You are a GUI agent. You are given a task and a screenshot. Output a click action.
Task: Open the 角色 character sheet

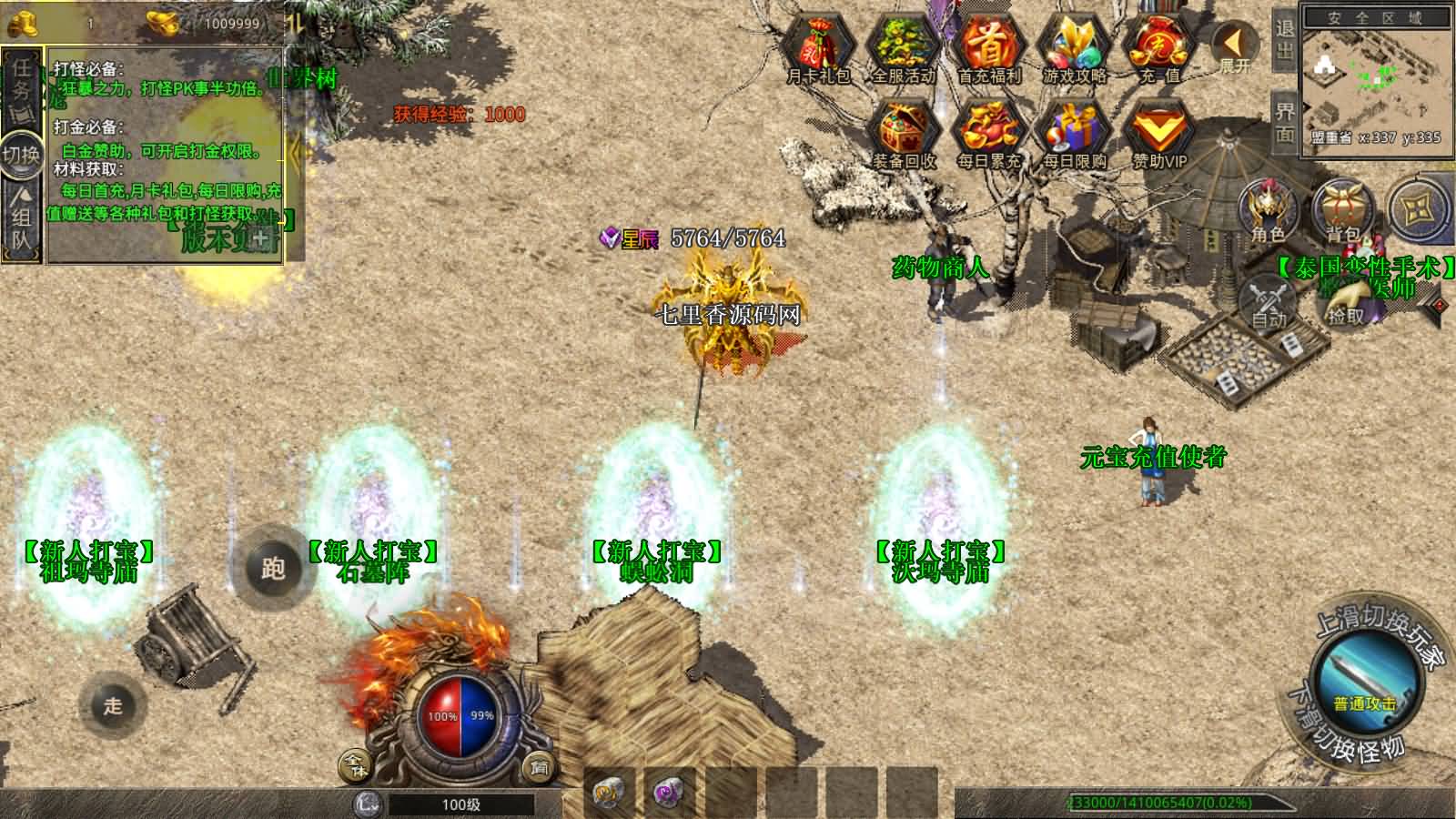[x=1269, y=209]
